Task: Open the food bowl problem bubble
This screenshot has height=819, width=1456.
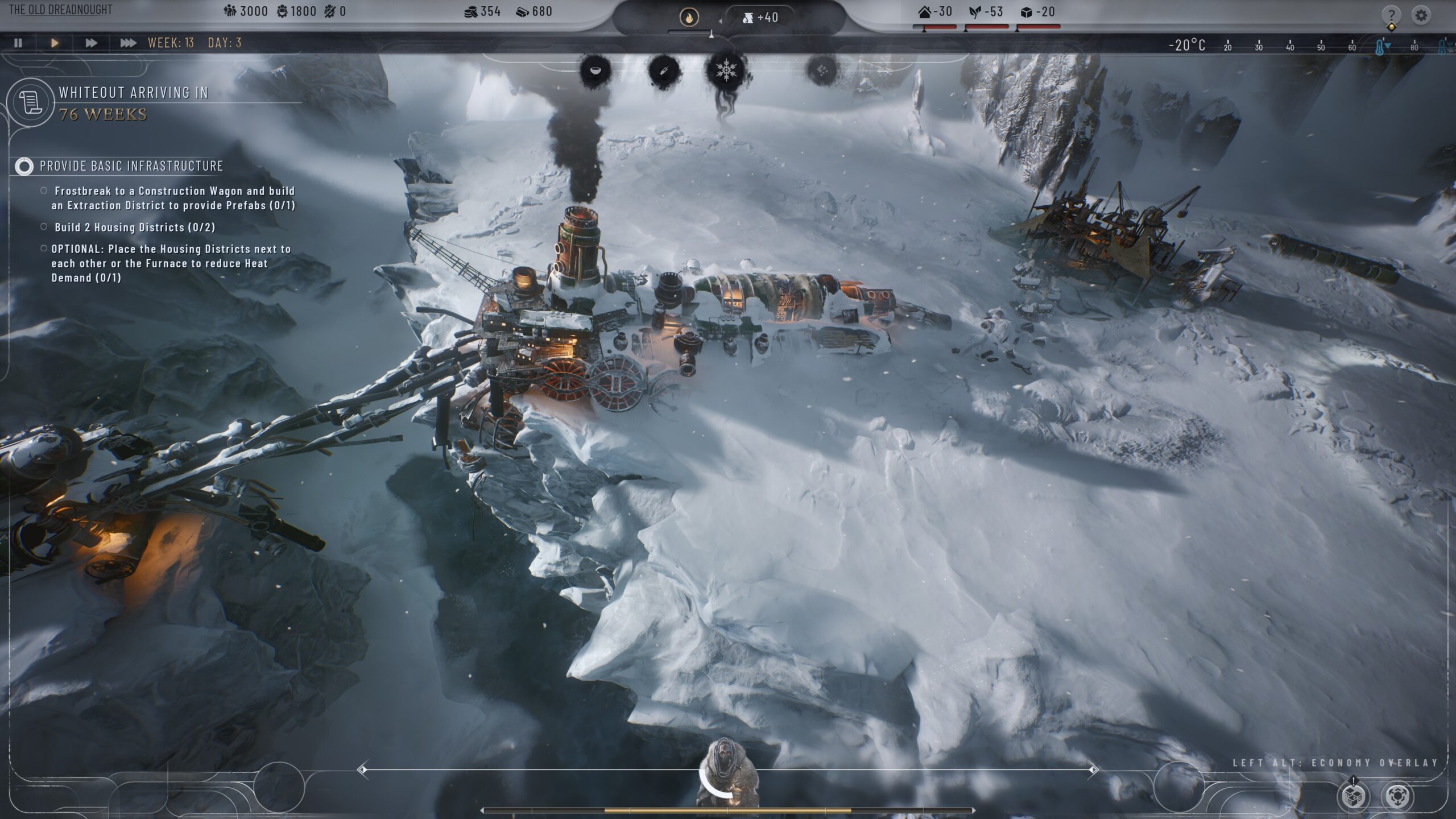Action: [595, 71]
